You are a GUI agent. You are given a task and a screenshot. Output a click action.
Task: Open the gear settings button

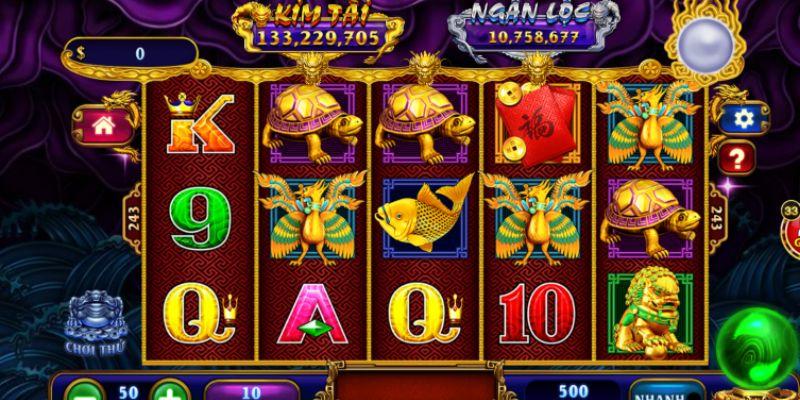pos(743,118)
